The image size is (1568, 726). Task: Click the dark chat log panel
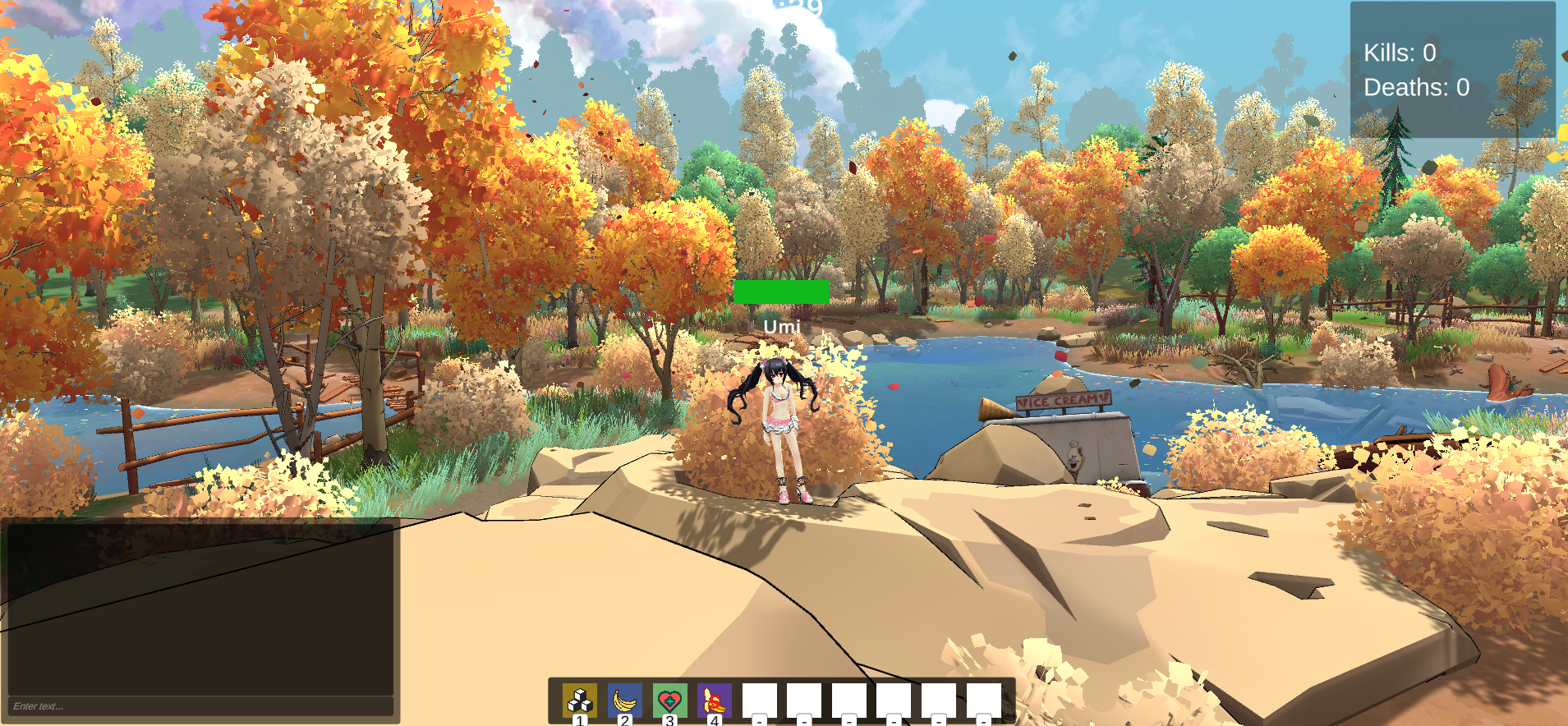(x=200, y=608)
